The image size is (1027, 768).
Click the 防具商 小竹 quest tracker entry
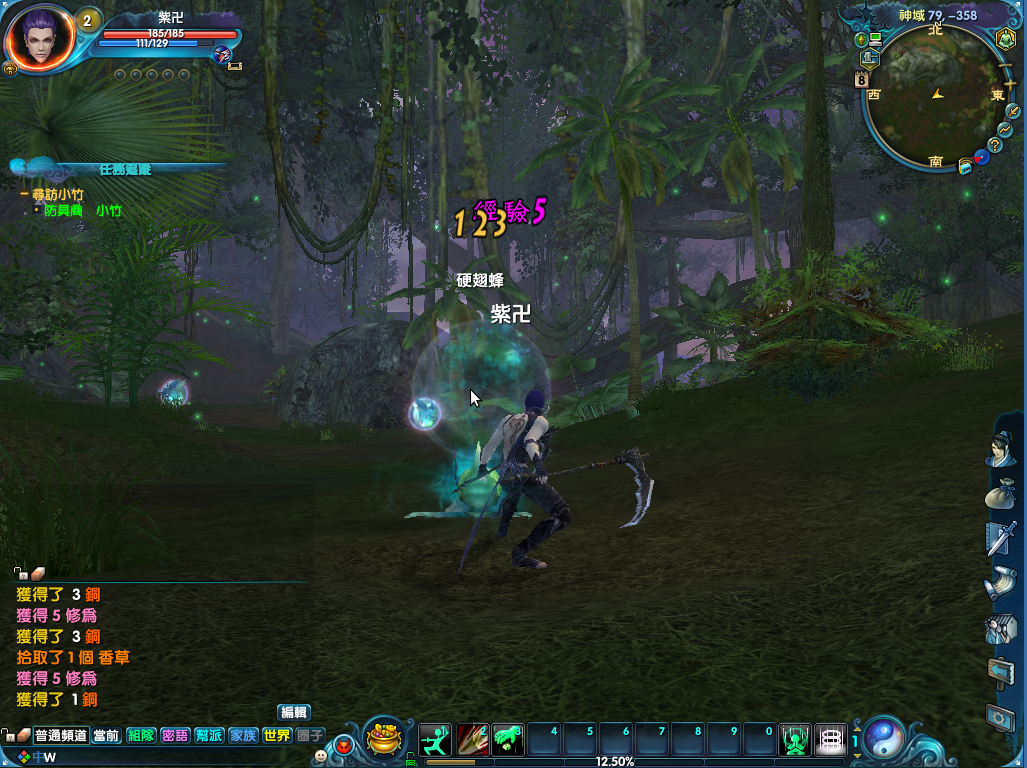click(x=82, y=211)
